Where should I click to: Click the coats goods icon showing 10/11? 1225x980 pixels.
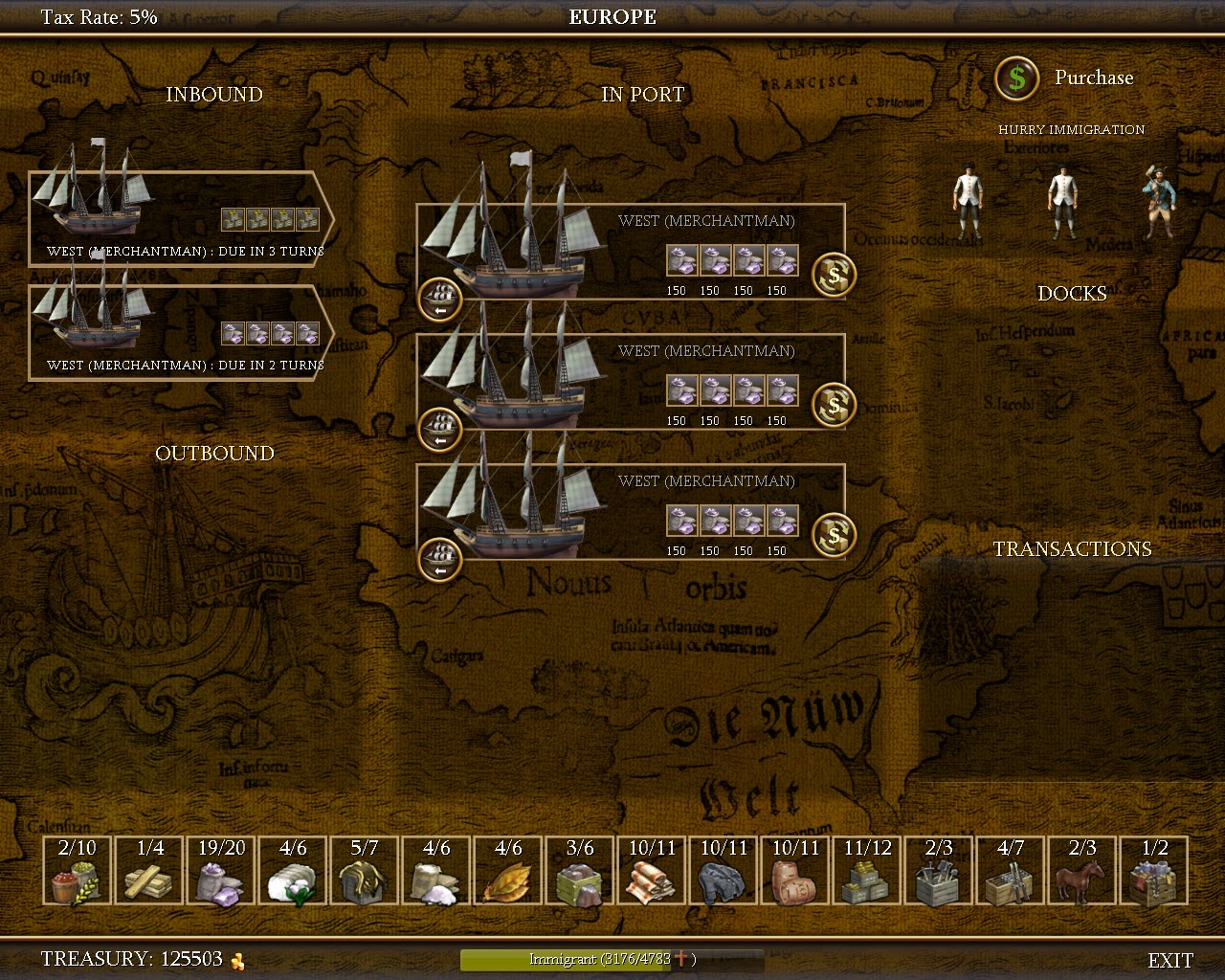click(x=723, y=871)
